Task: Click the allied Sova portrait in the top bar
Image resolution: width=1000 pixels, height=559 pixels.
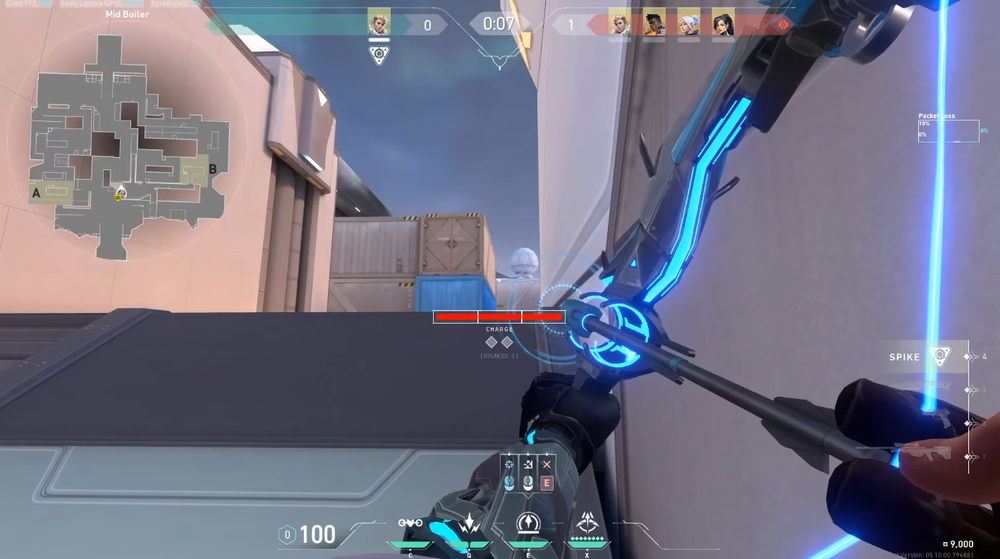Action: [379, 23]
